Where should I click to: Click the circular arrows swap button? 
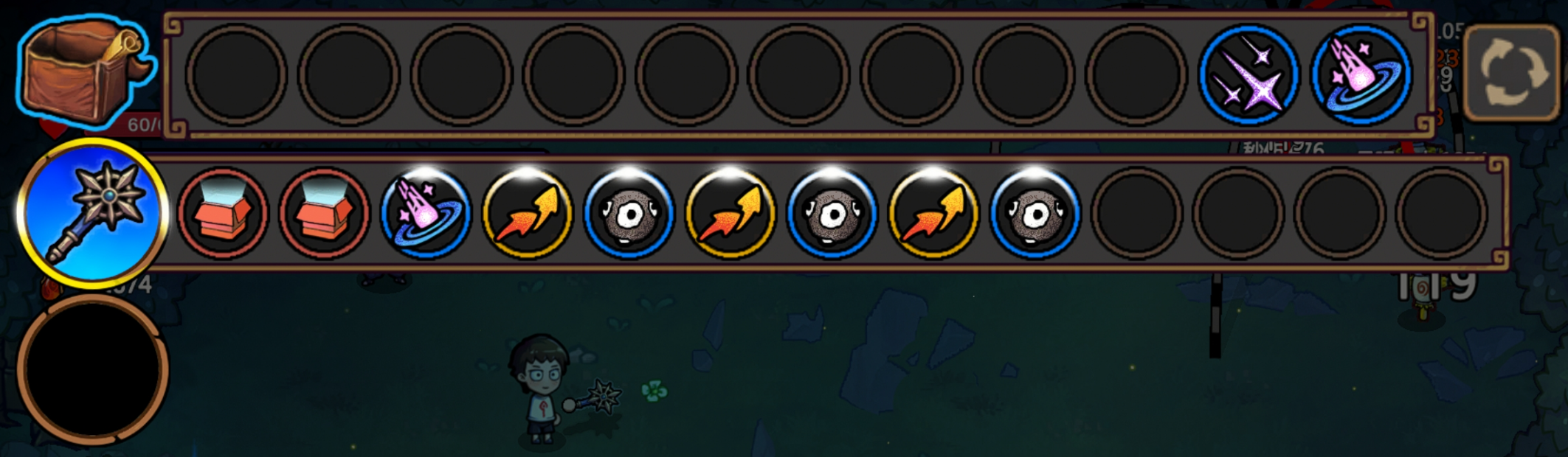[1510, 72]
